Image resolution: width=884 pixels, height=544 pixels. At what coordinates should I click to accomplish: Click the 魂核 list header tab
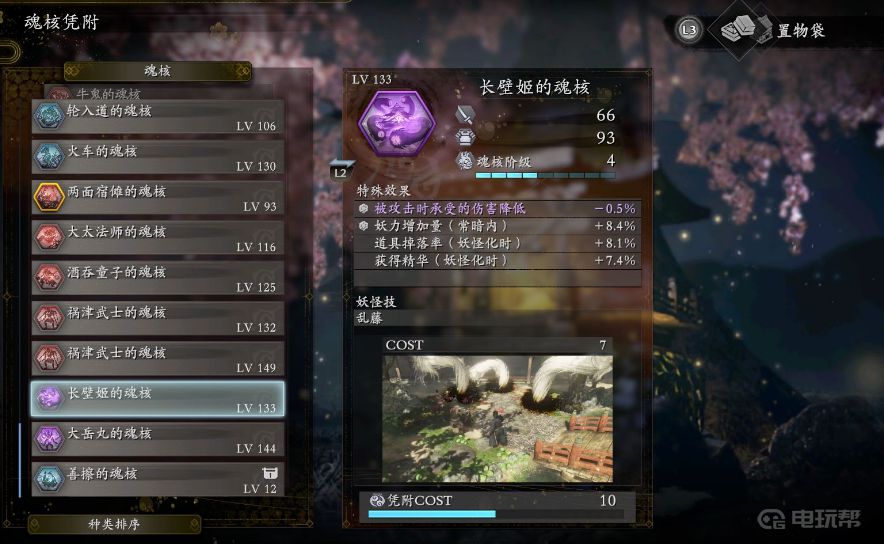(157, 71)
